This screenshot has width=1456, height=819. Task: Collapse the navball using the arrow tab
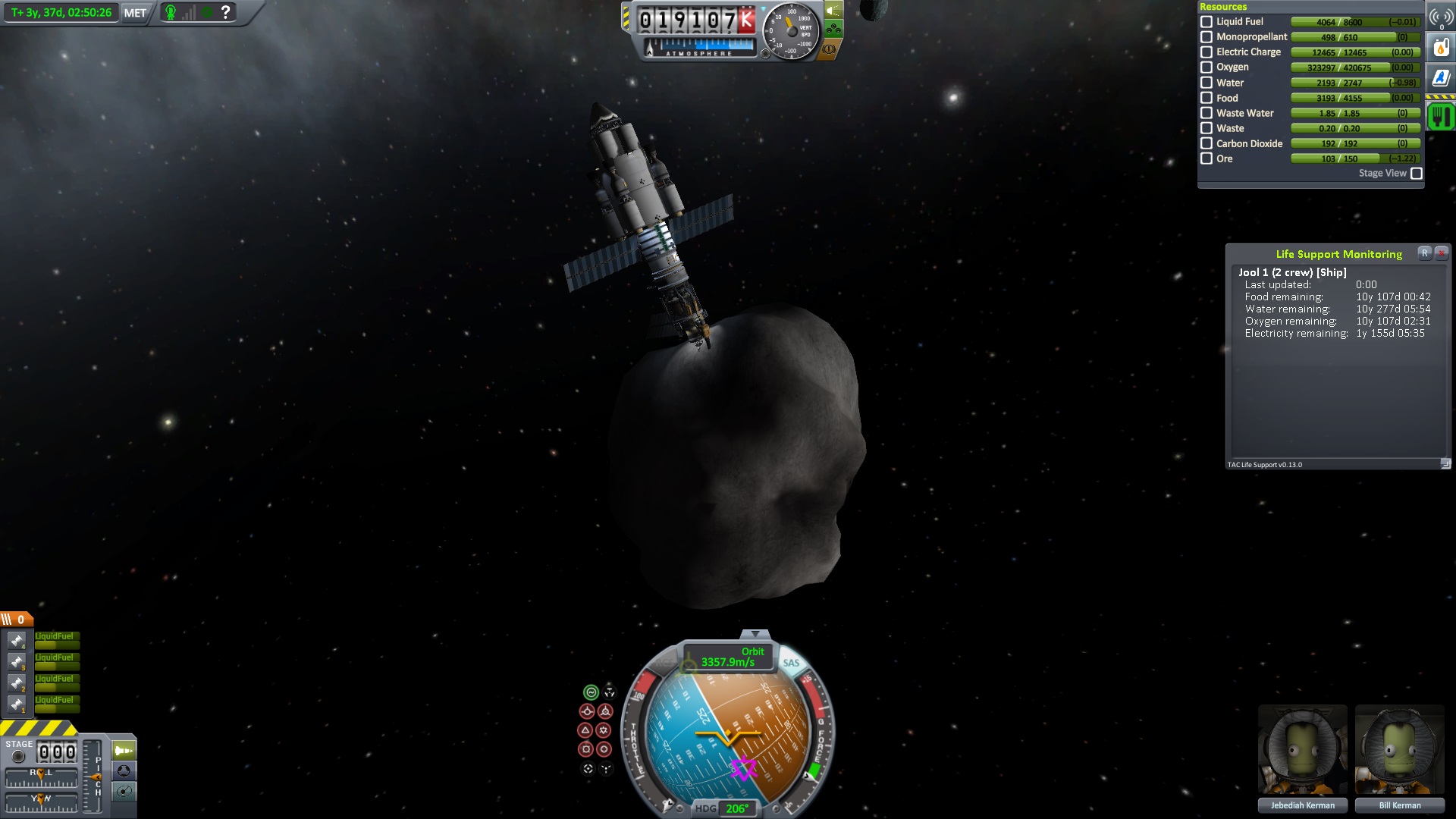click(755, 634)
